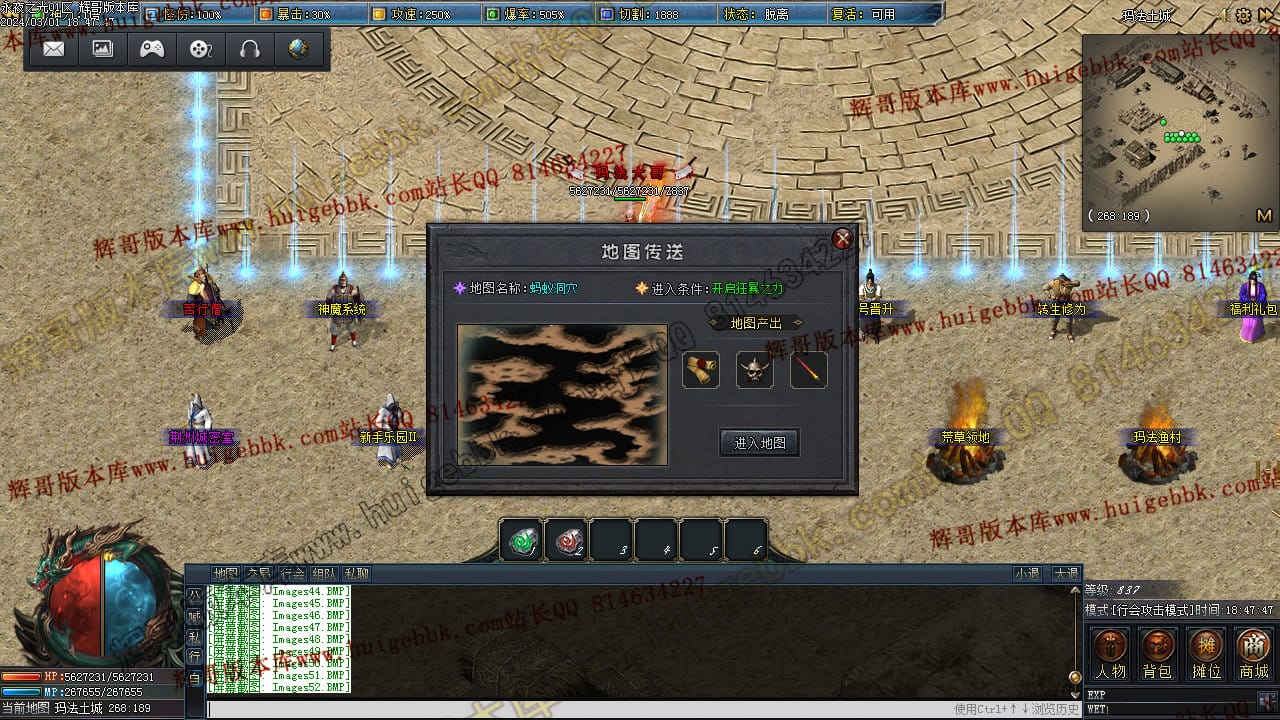Select the horned skull reward icon
This screenshot has height=720, width=1280.
754,370
